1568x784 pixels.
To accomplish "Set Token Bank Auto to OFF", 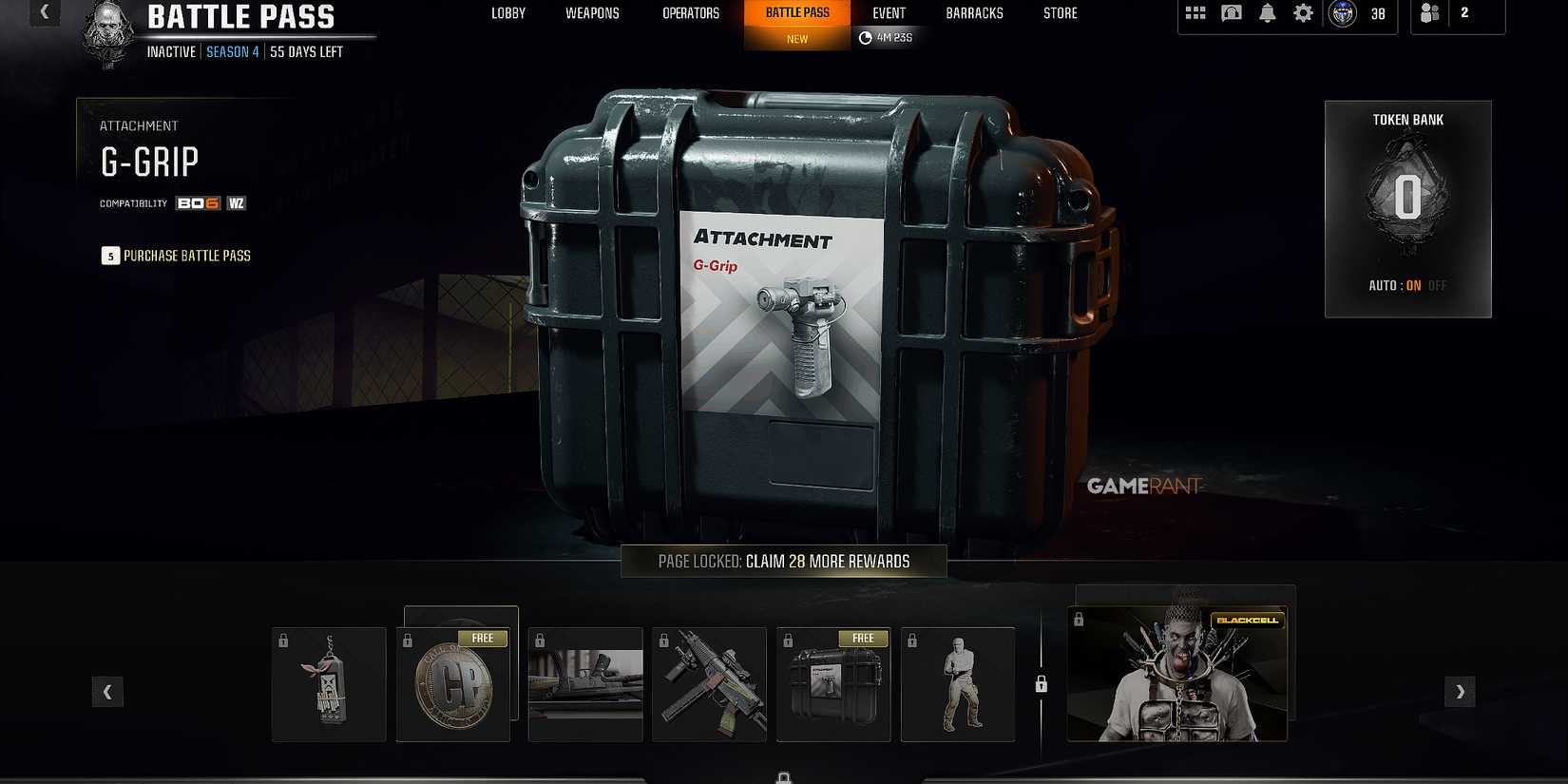I will click(1437, 284).
